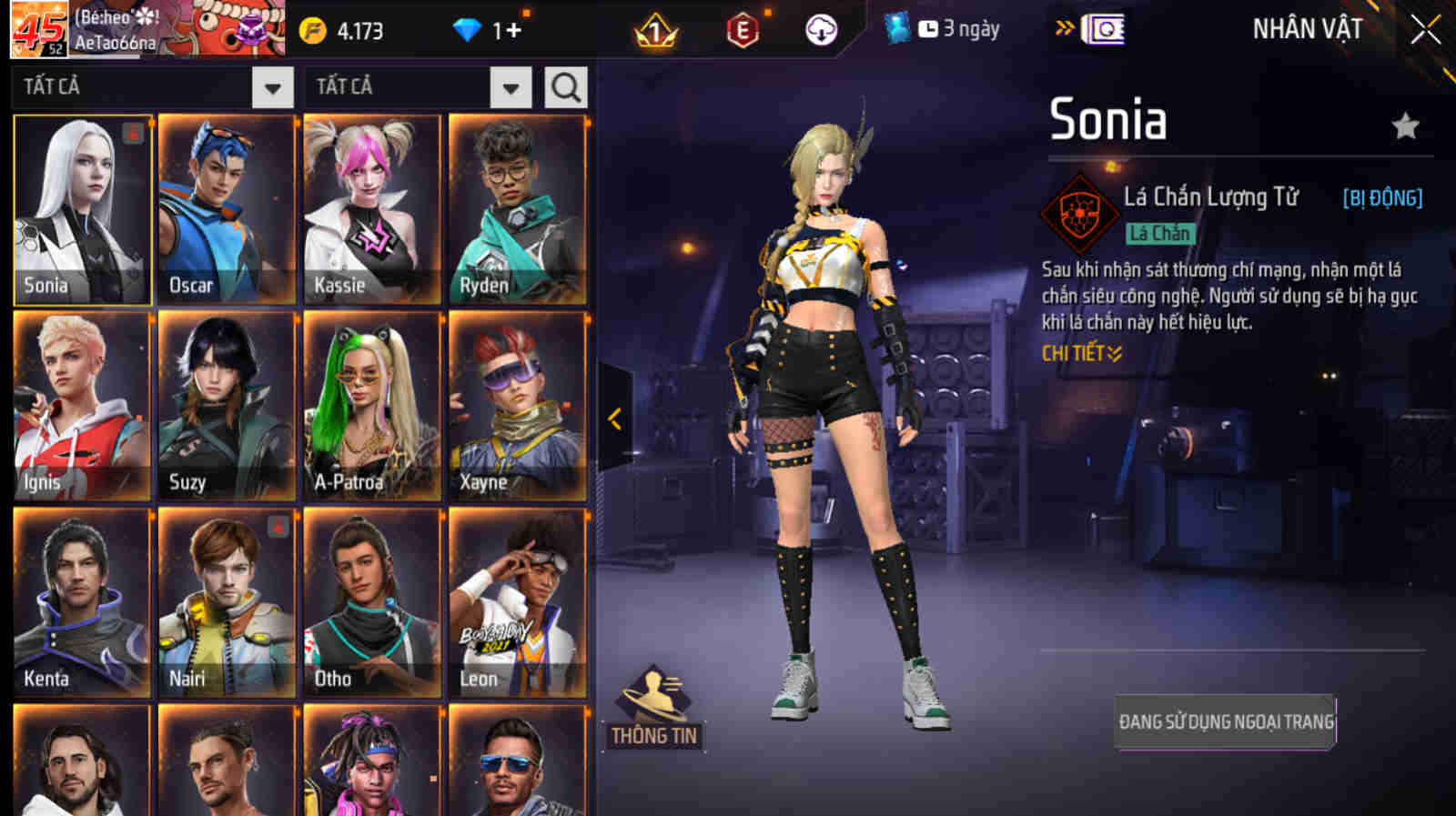Open the cloud download icon
1456x816 pixels.
pos(822,28)
